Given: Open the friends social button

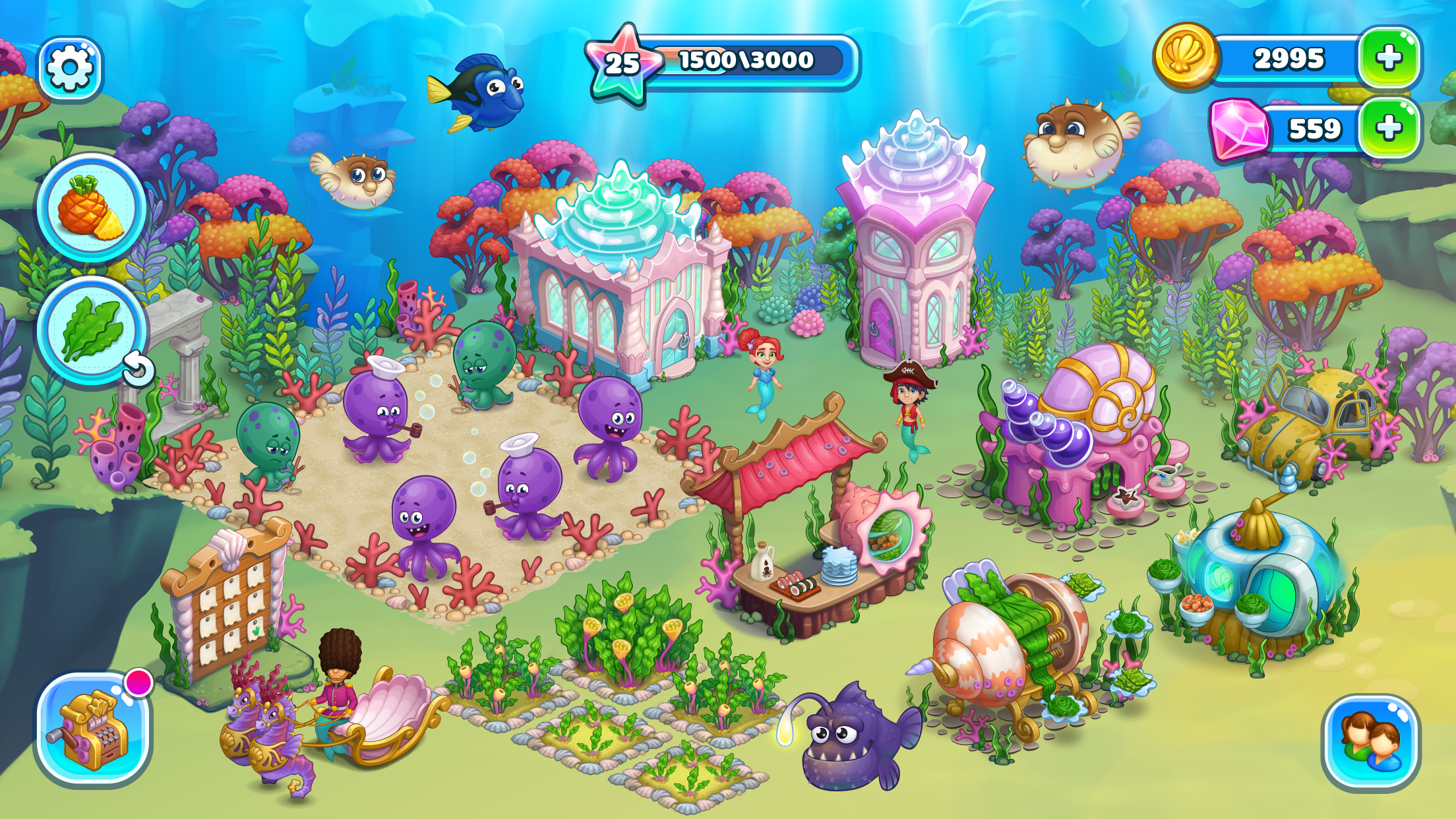Looking at the screenshot, I should tap(1371, 743).
